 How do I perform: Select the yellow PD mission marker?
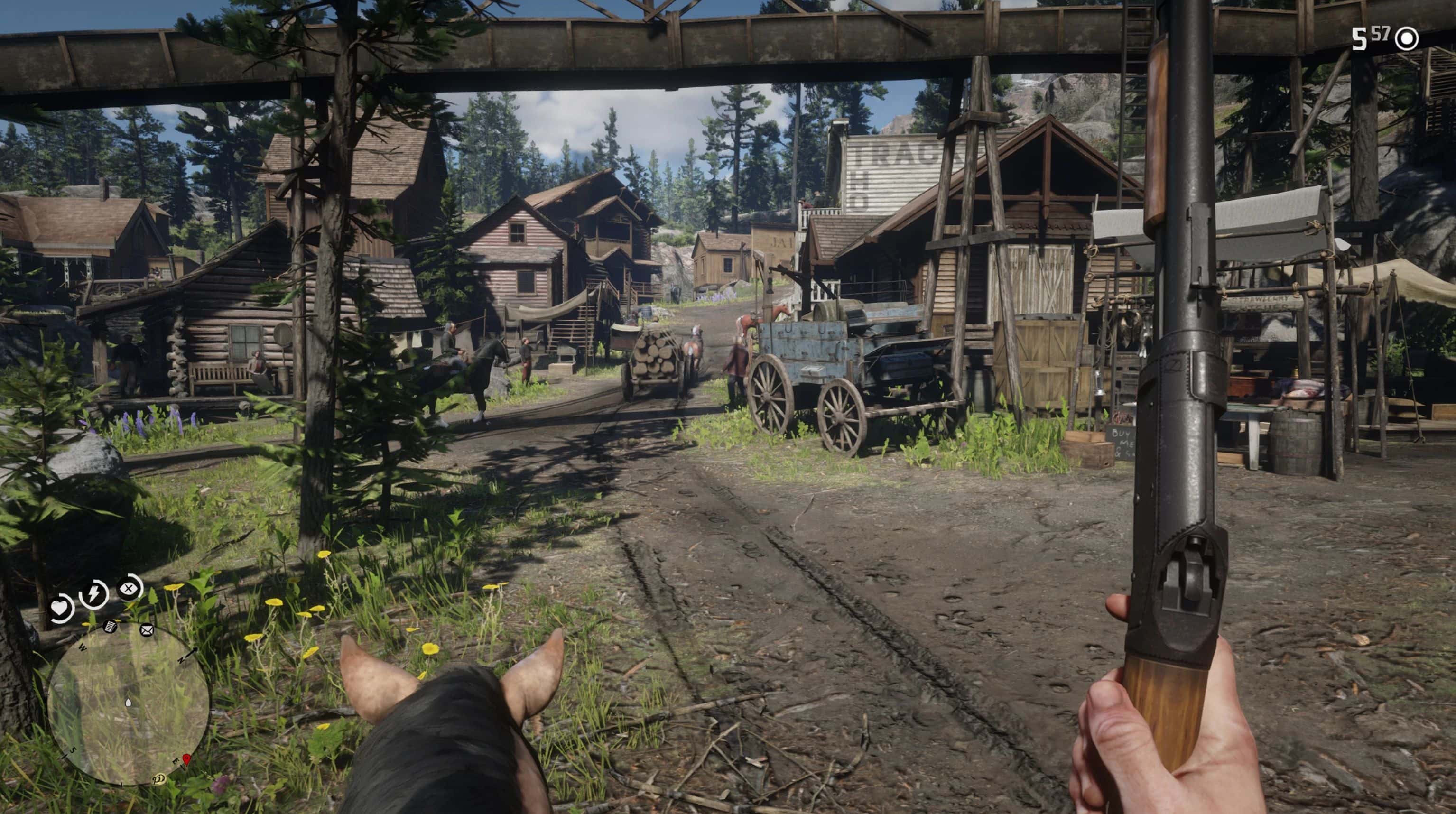pos(158,780)
